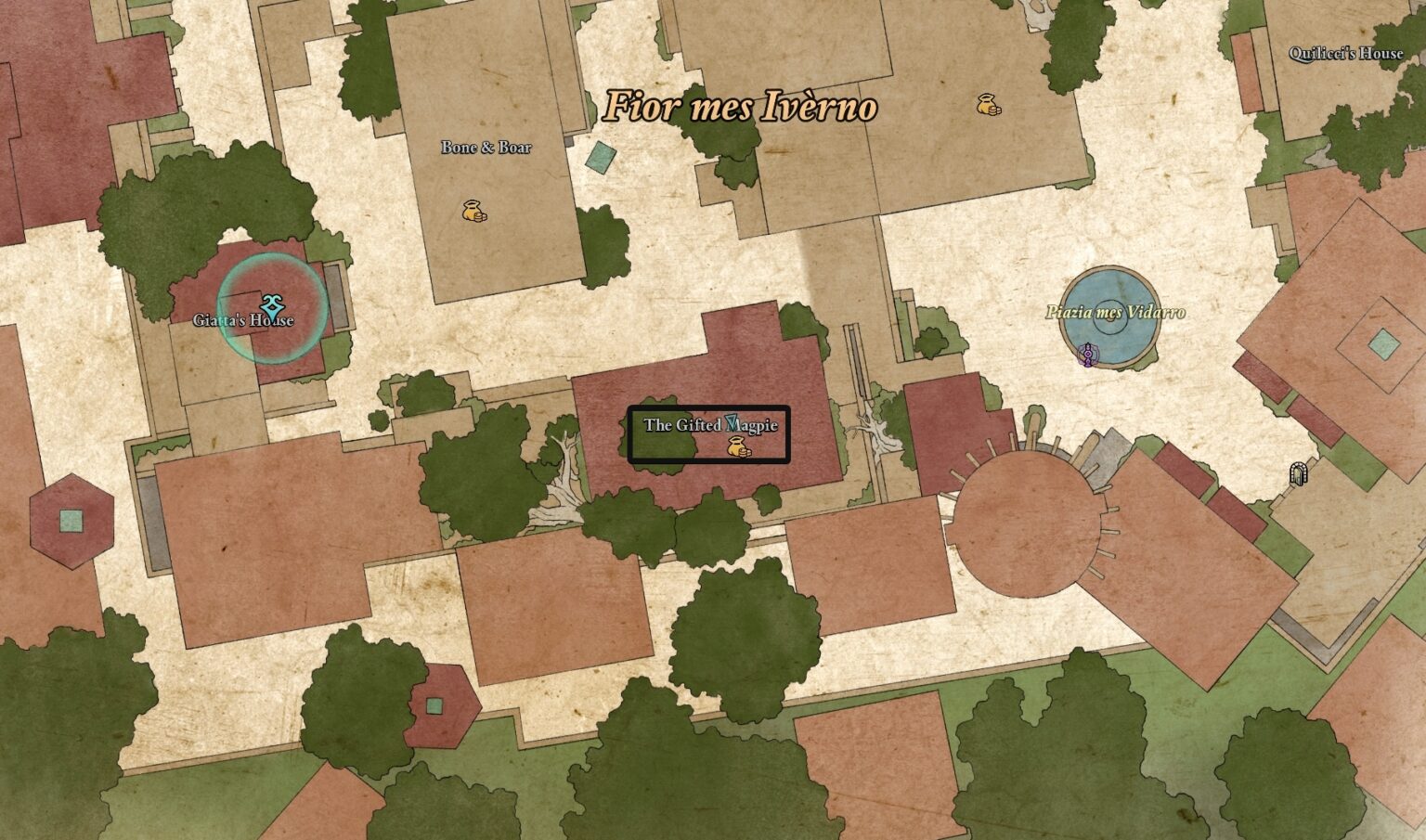Select the coin purse icon right of Fior mes Ivèrno title
Image resolution: width=1426 pixels, height=840 pixels.
(987, 104)
